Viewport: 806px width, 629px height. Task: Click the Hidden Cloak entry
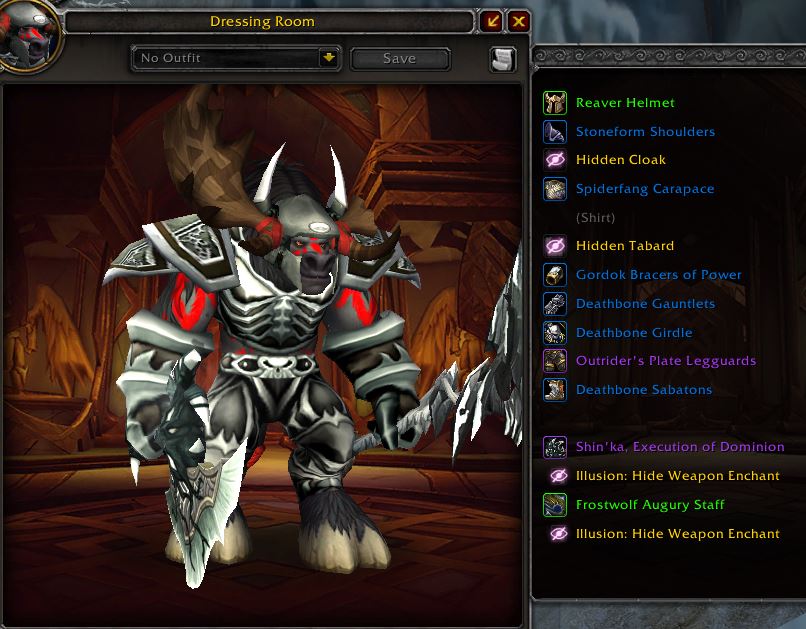click(x=620, y=160)
